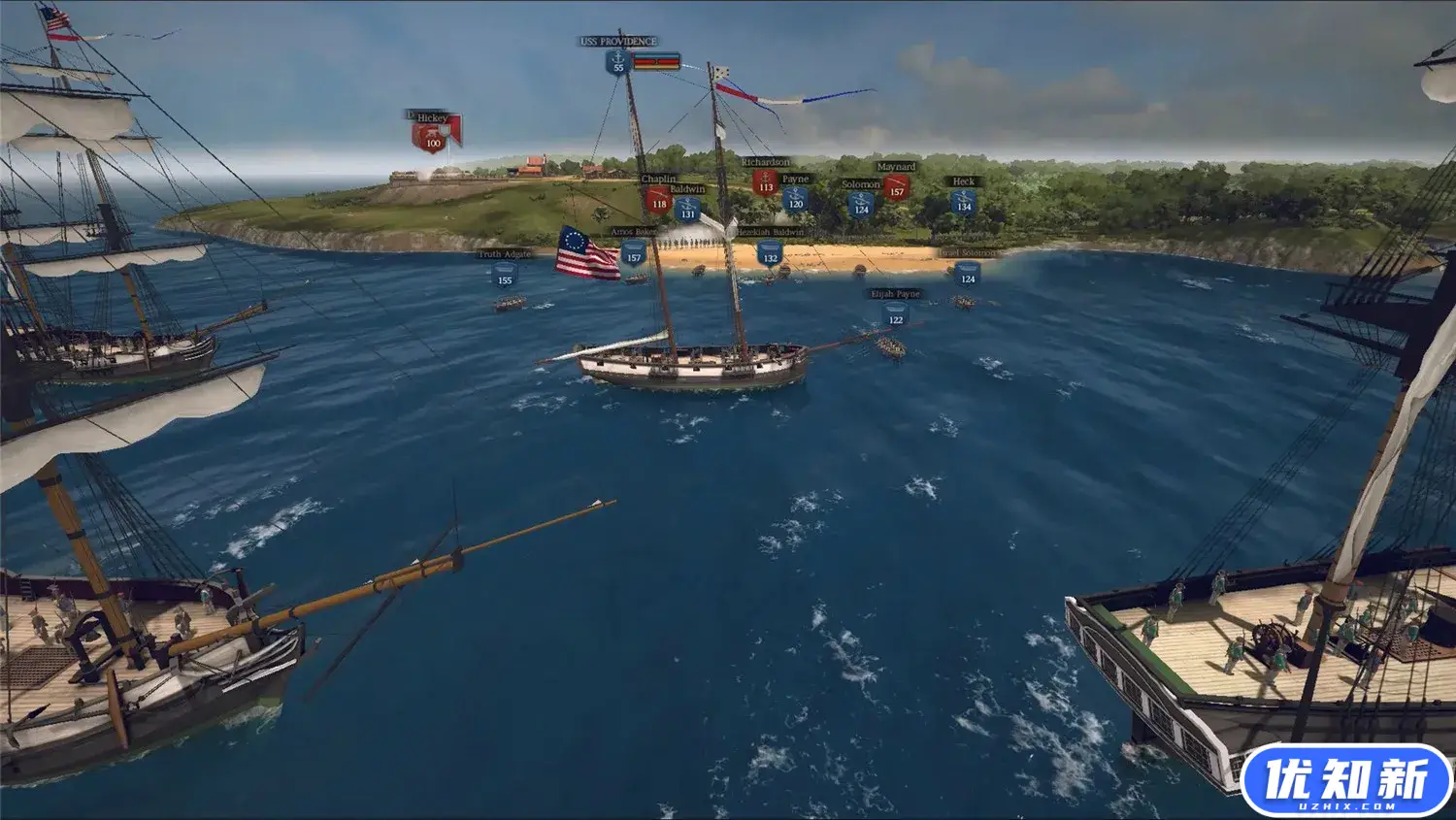Screen dimensions: 1456x820
Task: Target the red Maynard unit marker
Action: pos(897,187)
